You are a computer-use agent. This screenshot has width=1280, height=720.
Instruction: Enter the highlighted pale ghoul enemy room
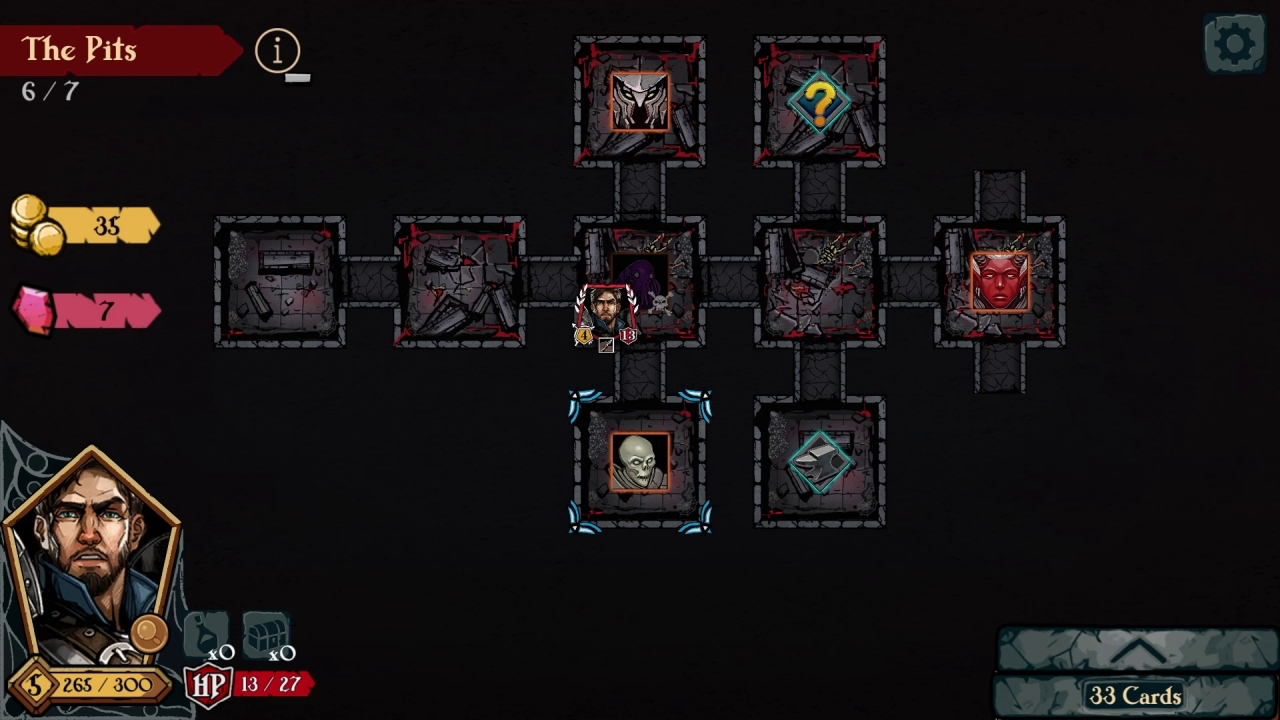pos(640,462)
